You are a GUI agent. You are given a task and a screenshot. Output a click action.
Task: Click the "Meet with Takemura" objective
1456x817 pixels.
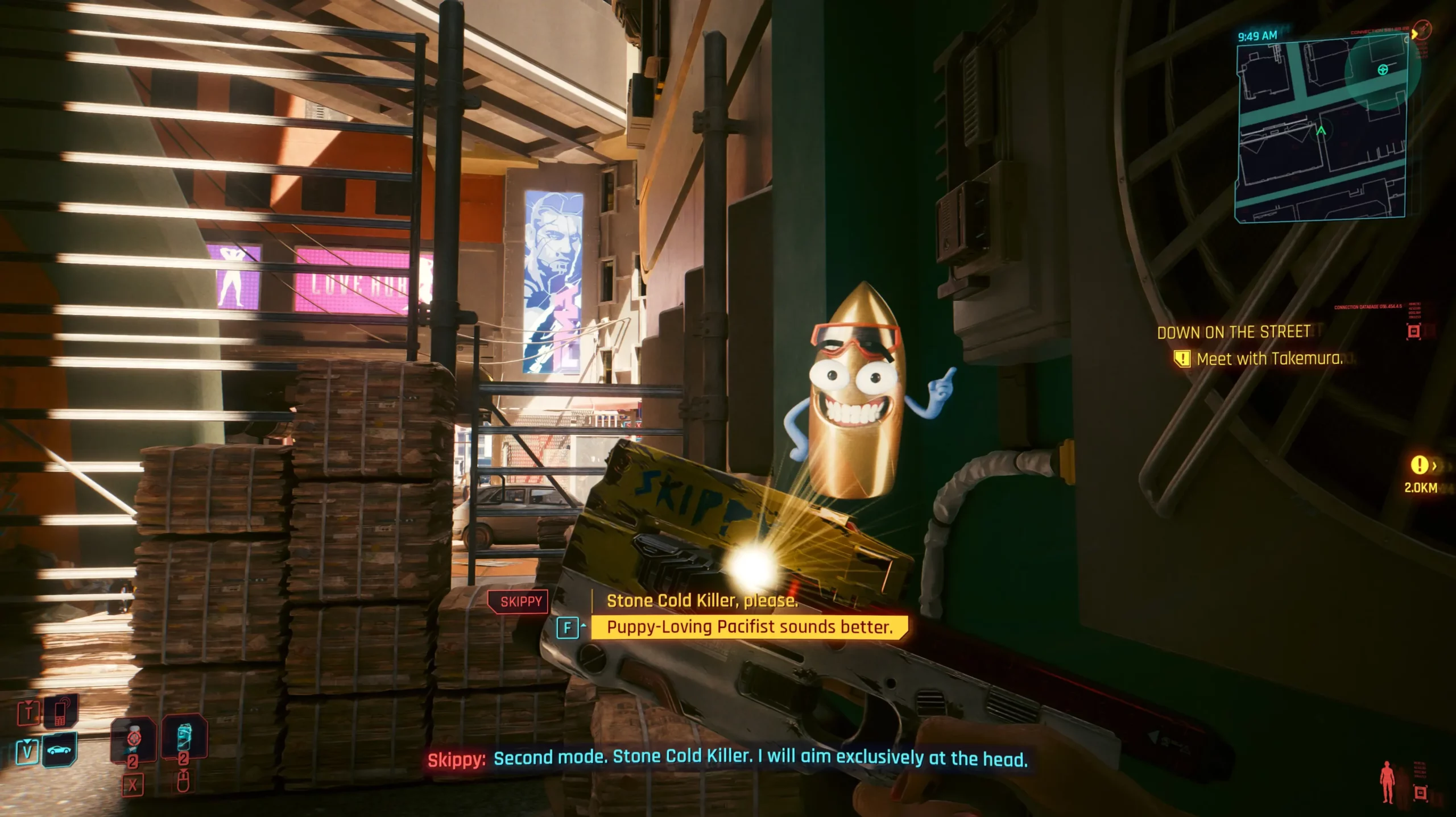(1269, 359)
